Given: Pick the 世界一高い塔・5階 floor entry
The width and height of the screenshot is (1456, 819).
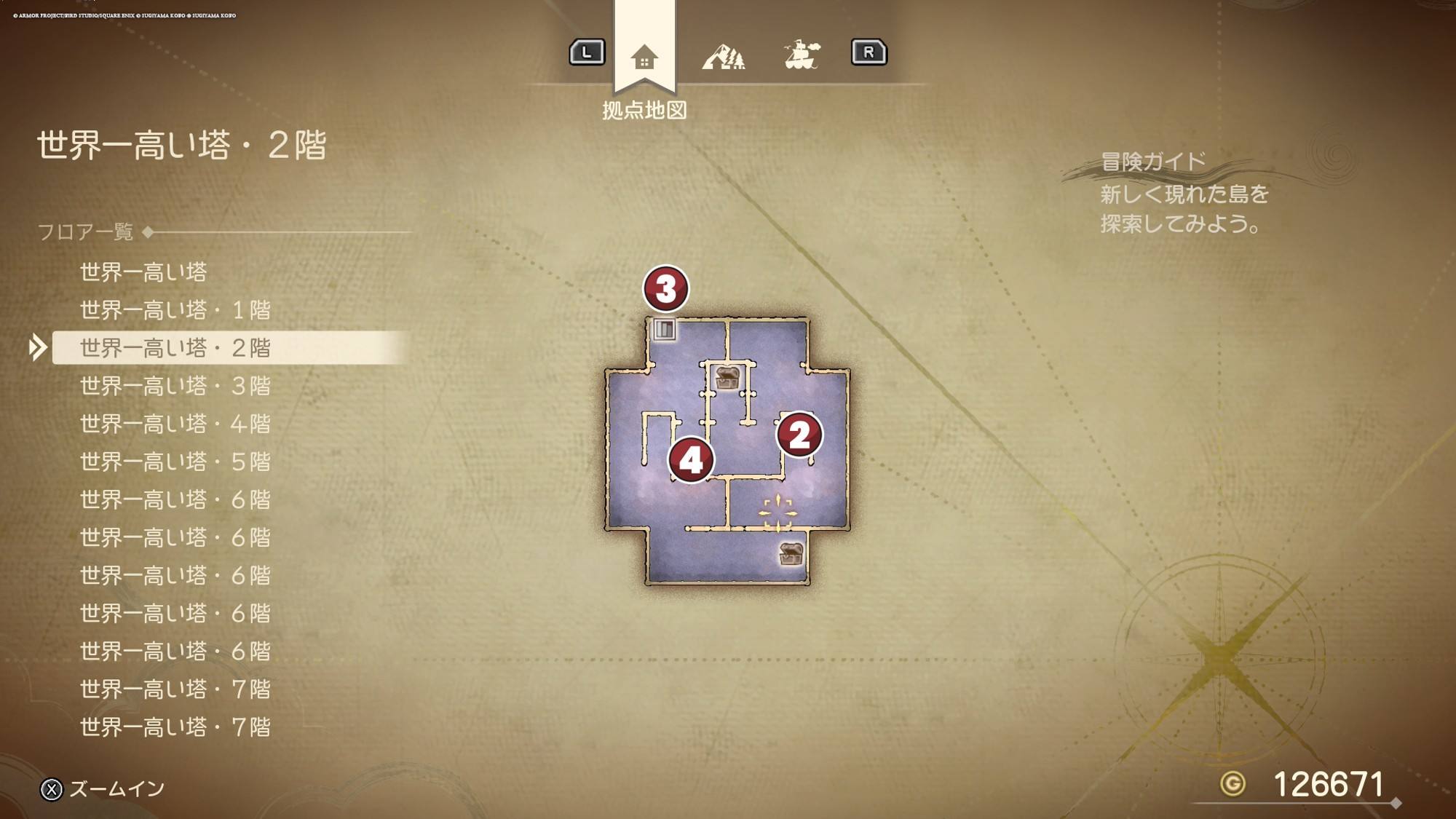Looking at the screenshot, I should 175,462.
